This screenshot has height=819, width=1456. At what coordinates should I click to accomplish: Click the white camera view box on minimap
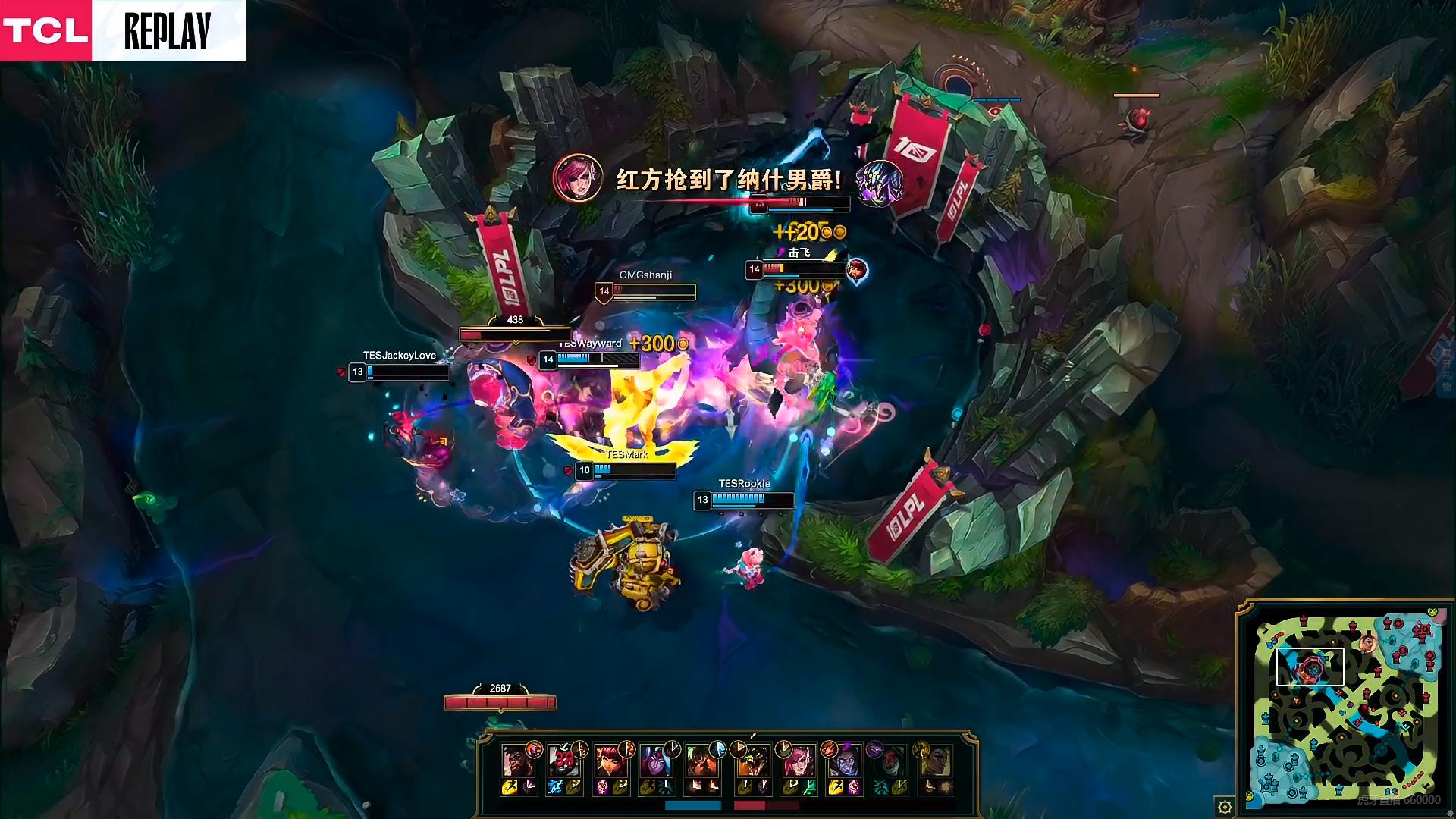click(x=1310, y=667)
